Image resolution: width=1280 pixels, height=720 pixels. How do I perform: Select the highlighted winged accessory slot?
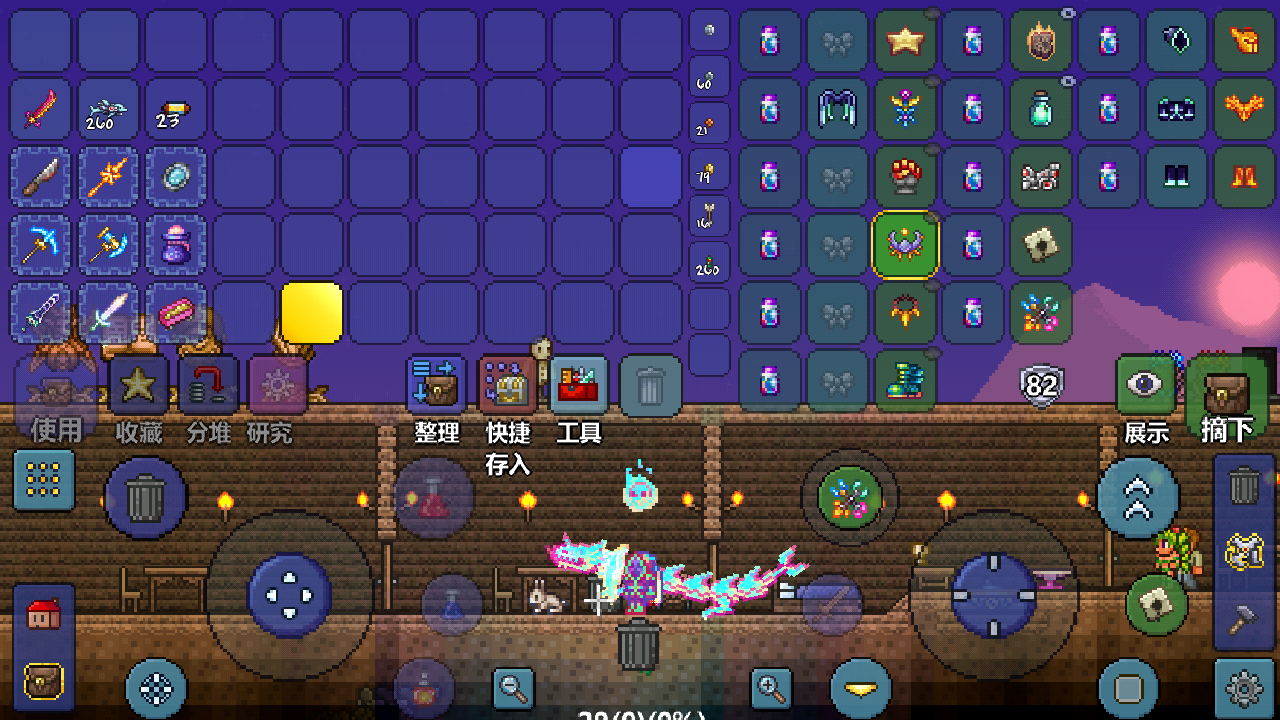[905, 244]
